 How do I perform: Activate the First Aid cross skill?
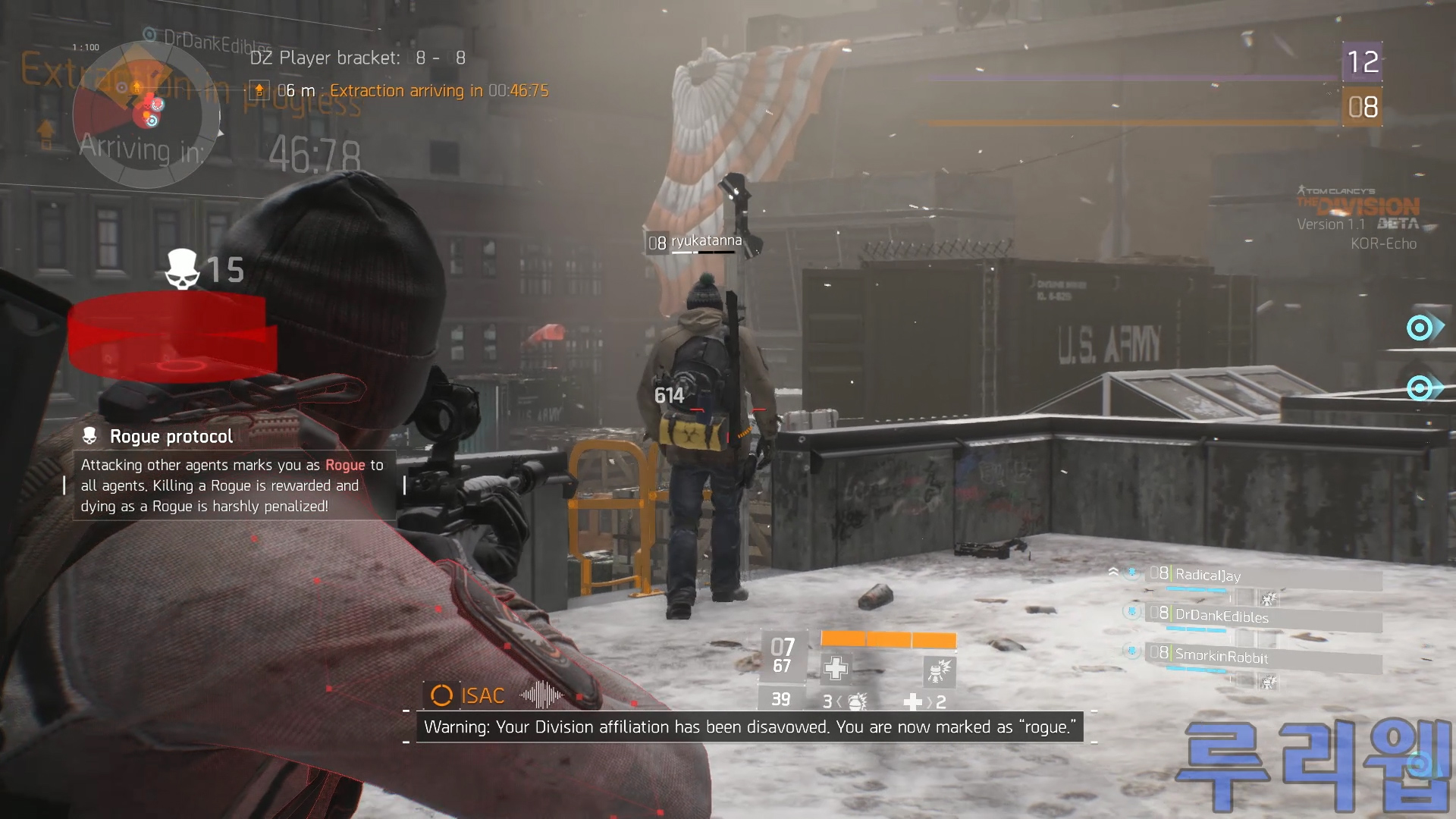836,668
